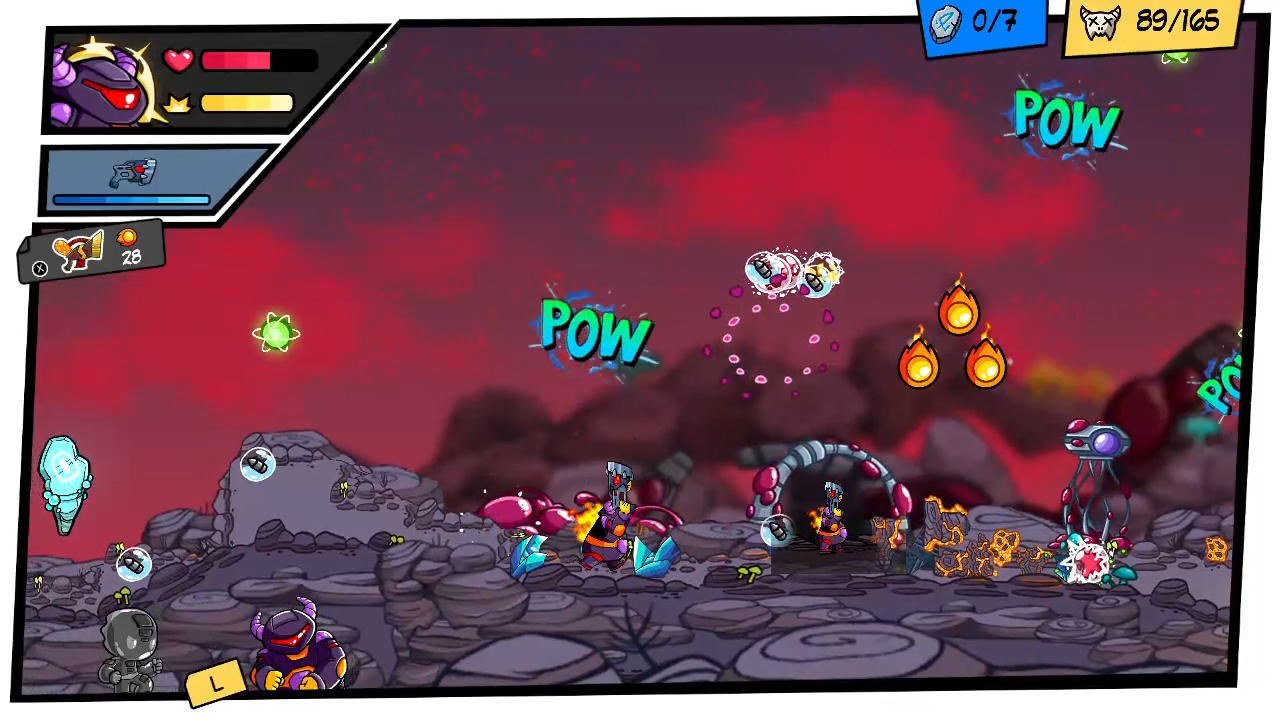Viewport: 1280px width, 720px height.
Task: Expand the weapon panel below the health bar
Action: [136, 180]
